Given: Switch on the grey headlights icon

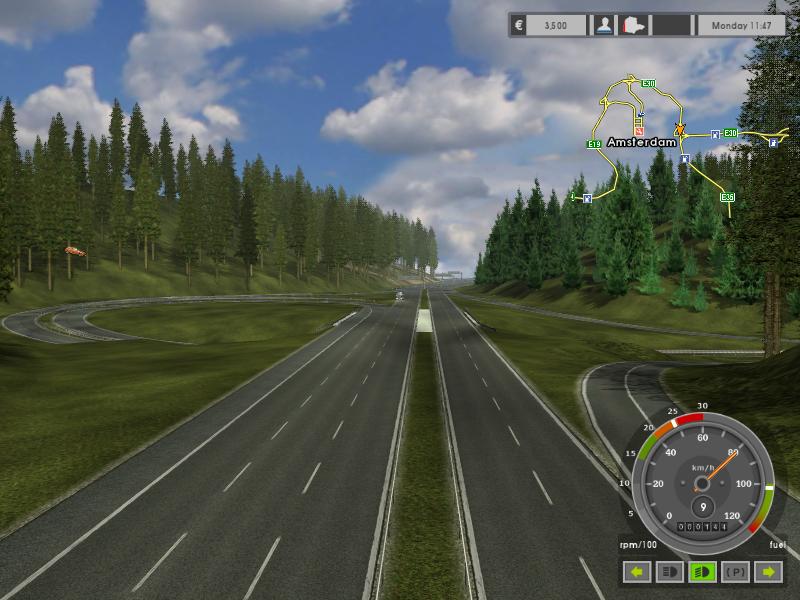Looking at the screenshot, I should tap(669, 572).
